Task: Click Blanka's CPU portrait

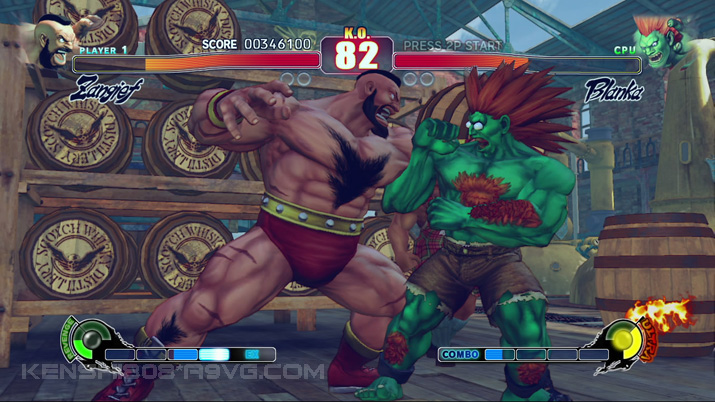Action: (x=661, y=42)
